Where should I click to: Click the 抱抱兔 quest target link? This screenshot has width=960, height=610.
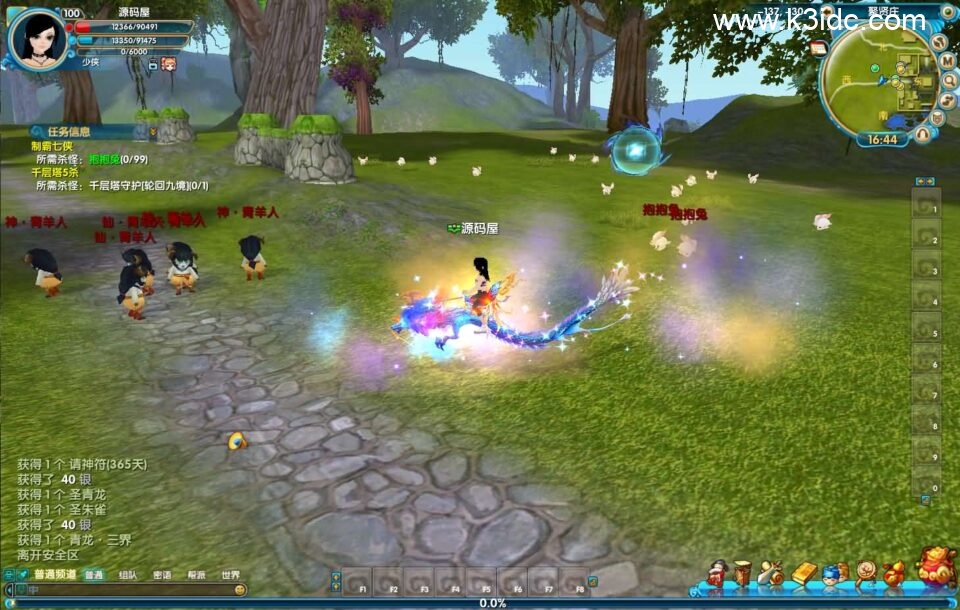(103, 158)
